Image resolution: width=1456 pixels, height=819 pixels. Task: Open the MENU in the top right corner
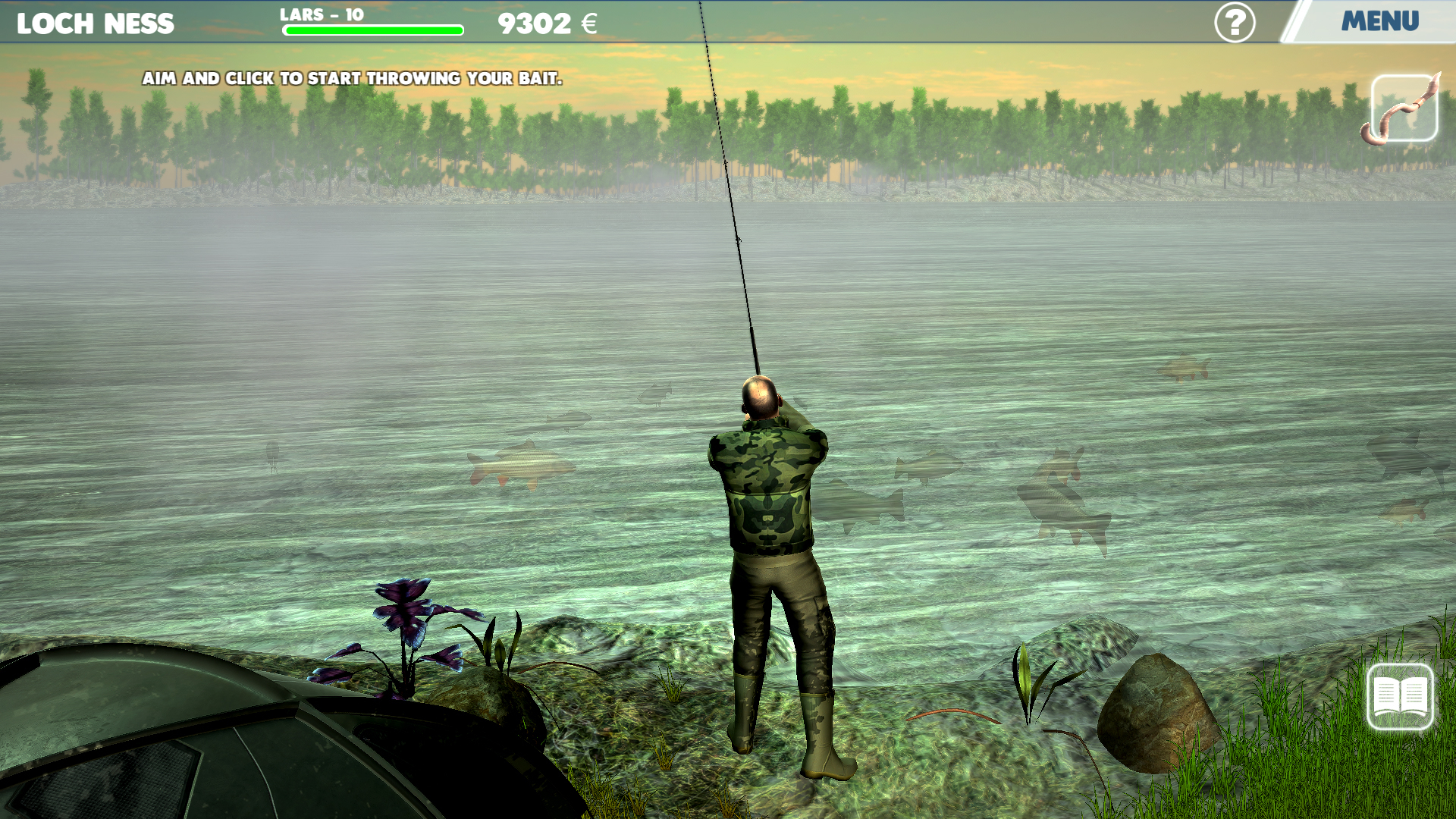1382,21
